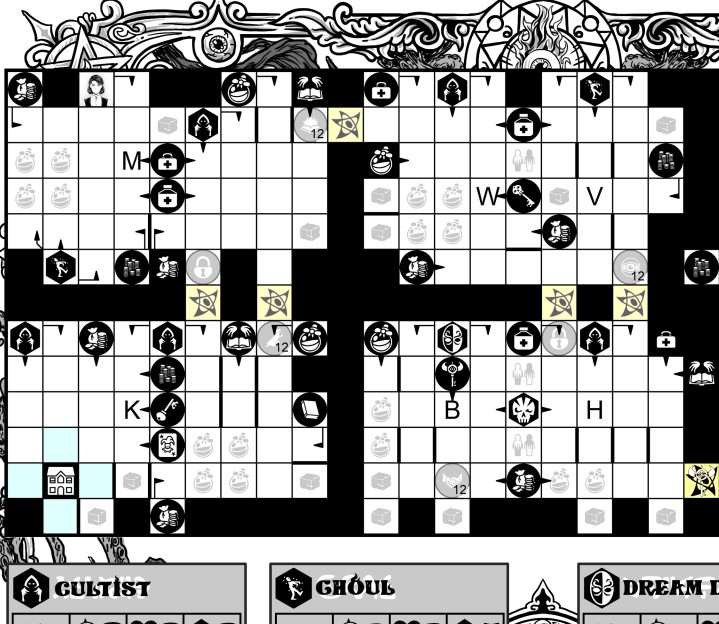Click the board tile labeled M
The width and height of the screenshot is (719, 624).
(132, 160)
